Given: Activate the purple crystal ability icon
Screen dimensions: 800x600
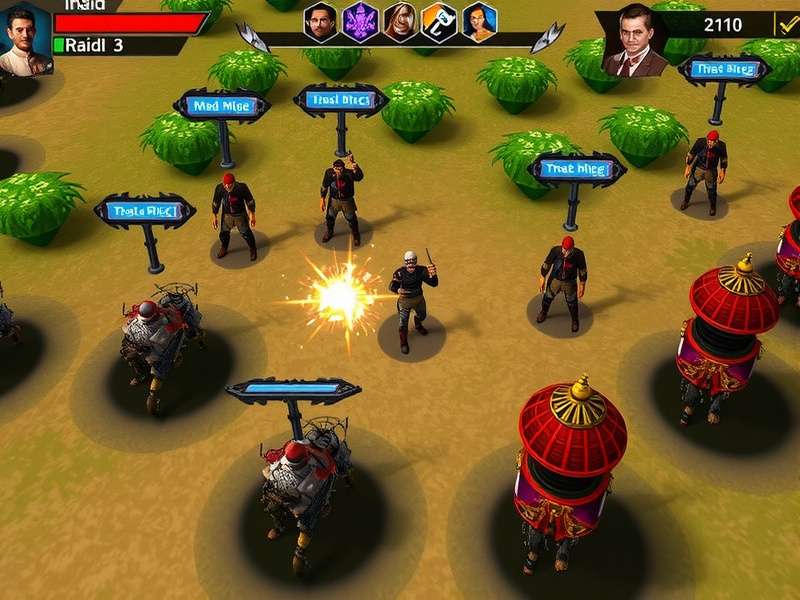Looking at the screenshot, I should point(361,20).
